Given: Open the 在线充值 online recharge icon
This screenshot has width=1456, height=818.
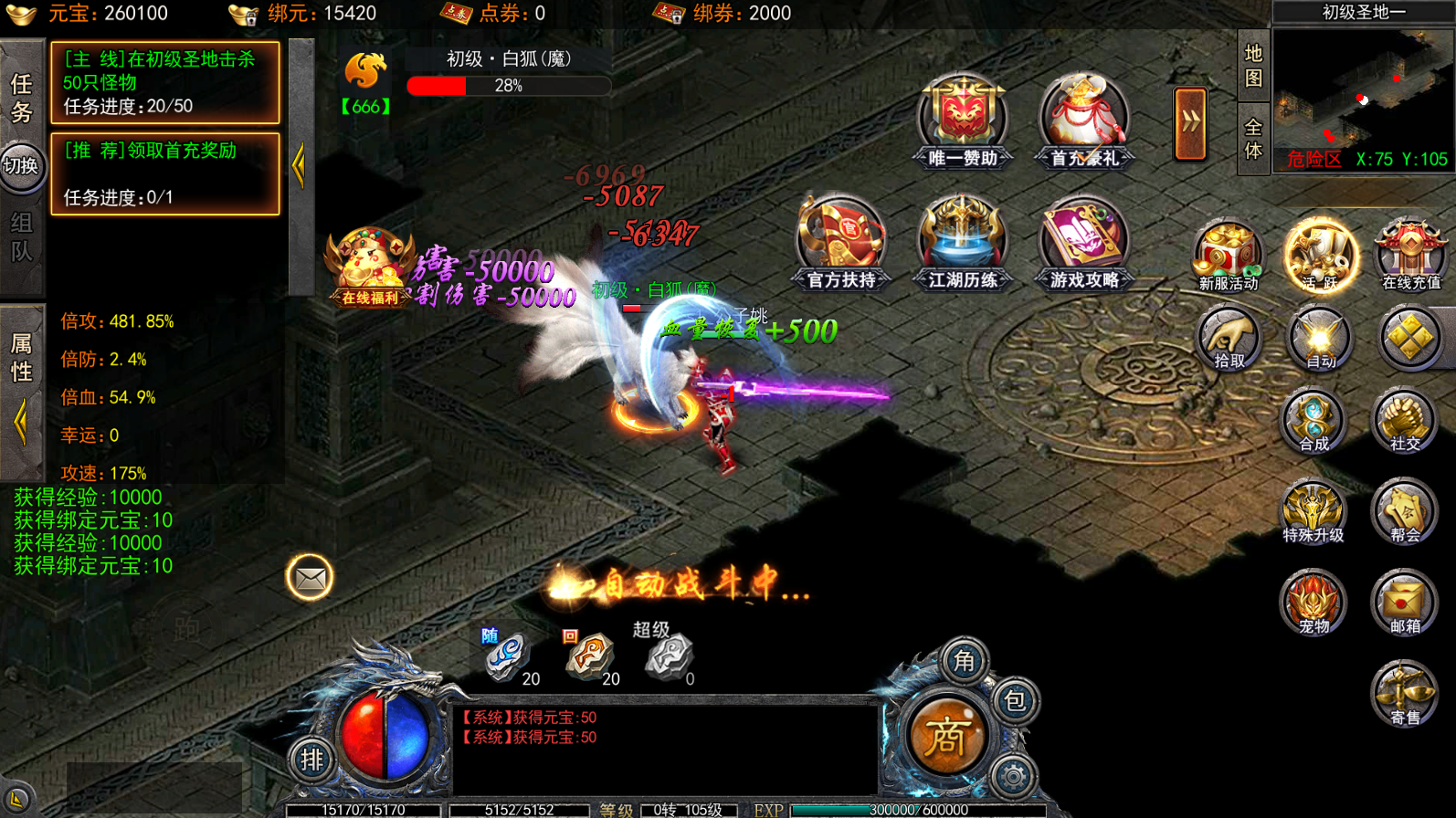Looking at the screenshot, I should click(1410, 256).
